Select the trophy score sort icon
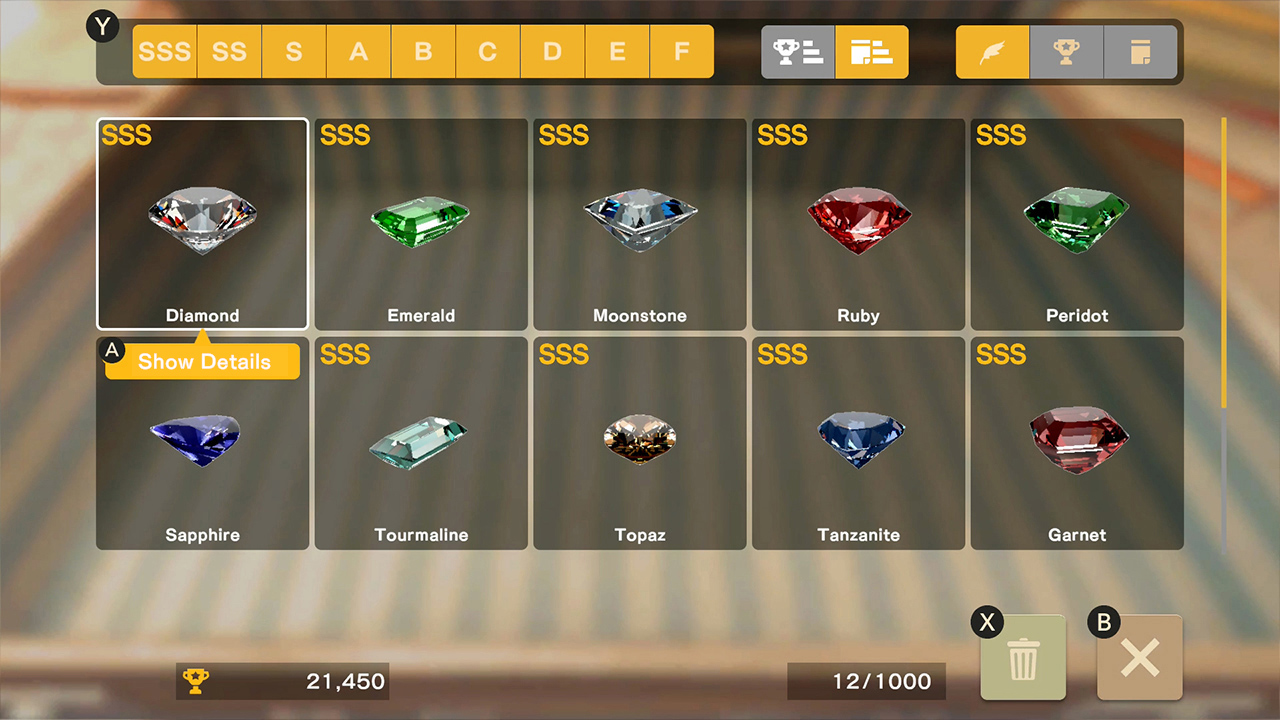This screenshot has height=720, width=1280. [x=797, y=51]
